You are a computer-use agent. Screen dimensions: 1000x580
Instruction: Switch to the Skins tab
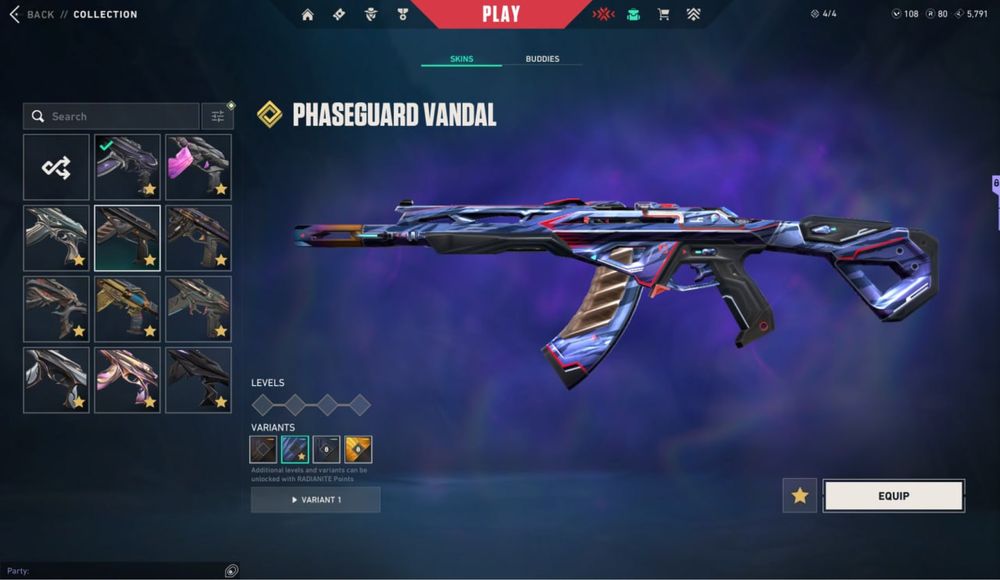pos(461,59)
